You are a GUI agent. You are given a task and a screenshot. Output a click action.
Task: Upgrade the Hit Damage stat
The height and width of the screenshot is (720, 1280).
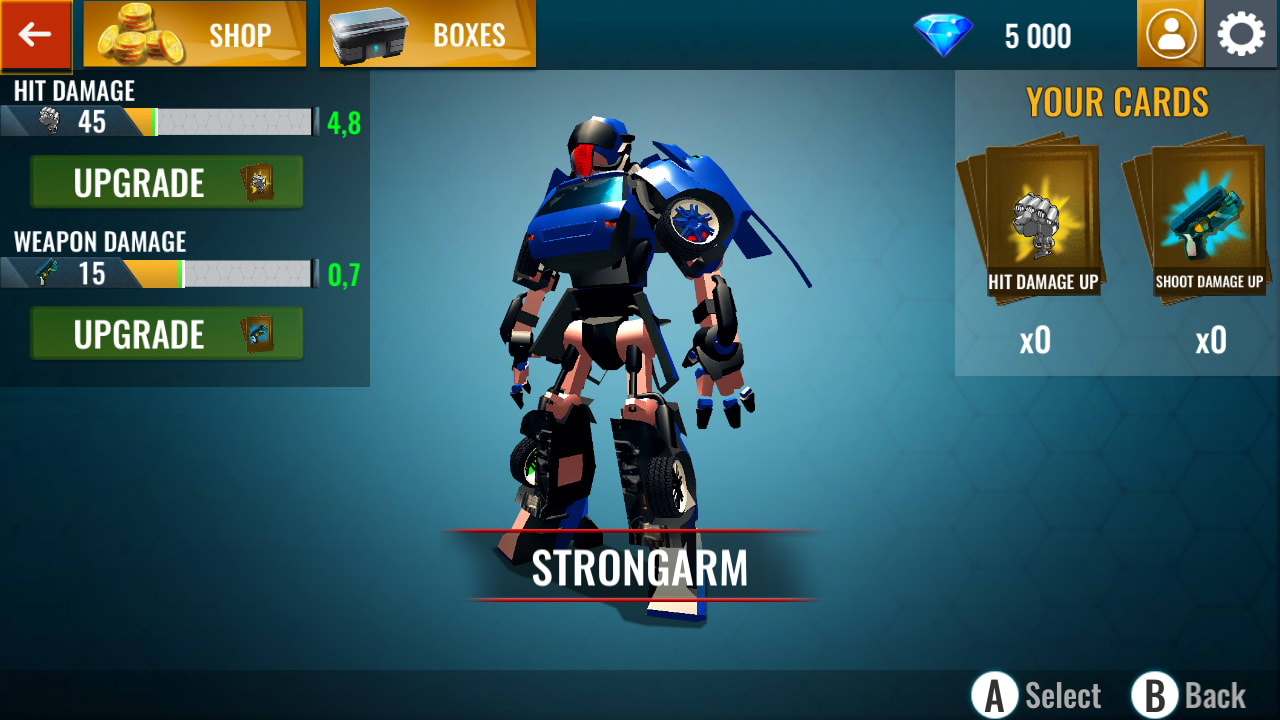pos(150,183)
